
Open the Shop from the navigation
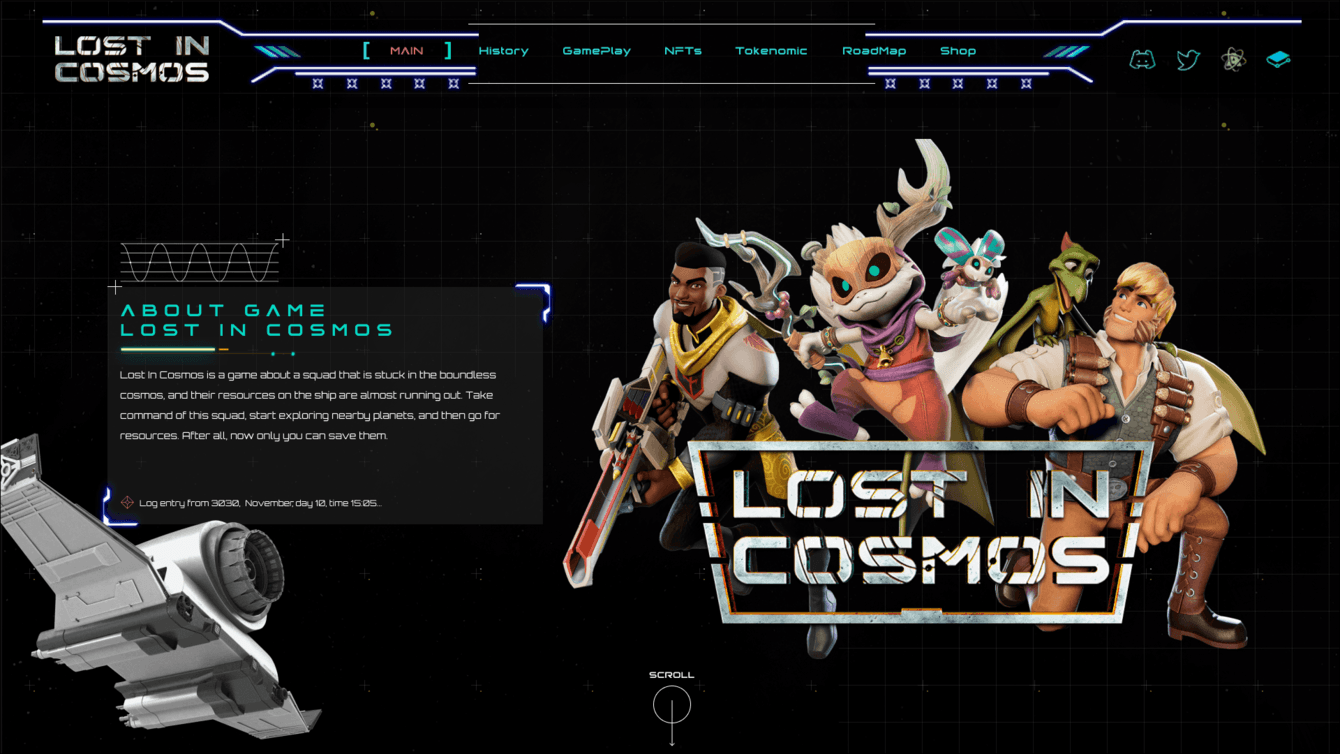pyautogui.click(x=958, y=50)
